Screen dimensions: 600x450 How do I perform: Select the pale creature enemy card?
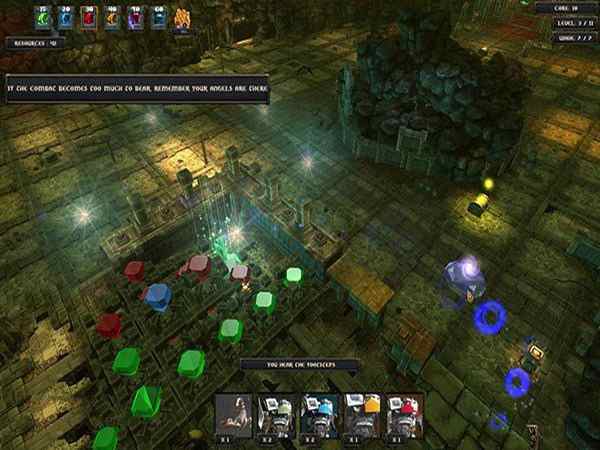point(236,413)
